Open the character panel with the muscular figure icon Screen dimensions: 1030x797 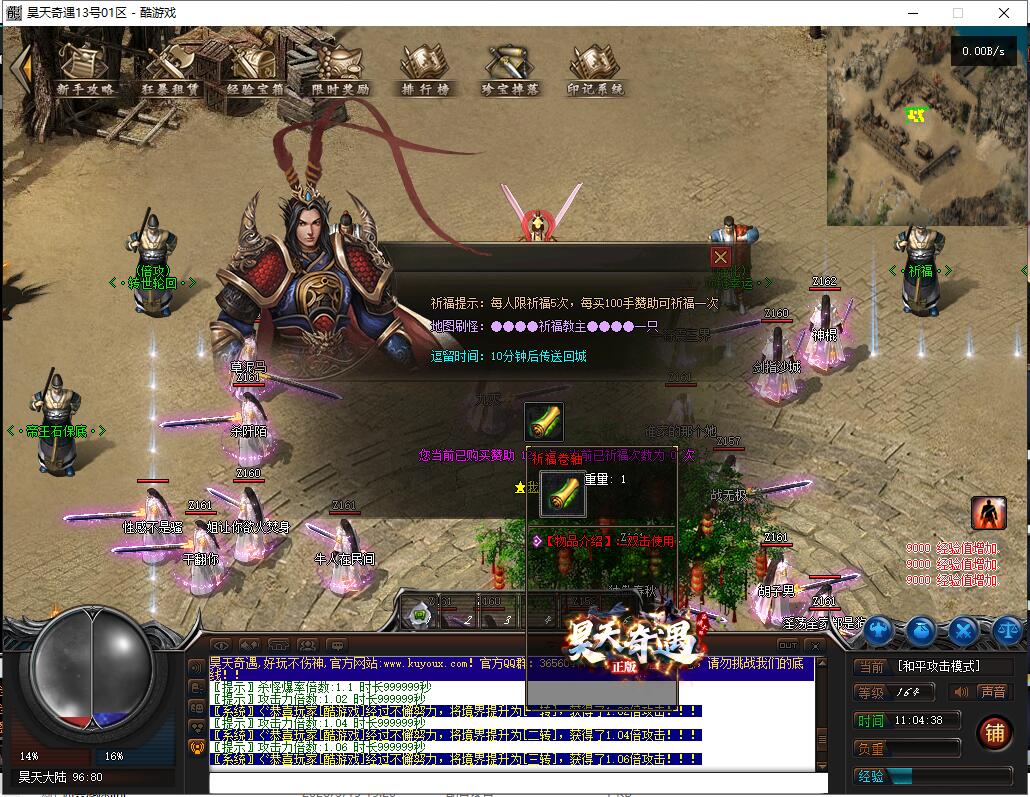(879, 630)
